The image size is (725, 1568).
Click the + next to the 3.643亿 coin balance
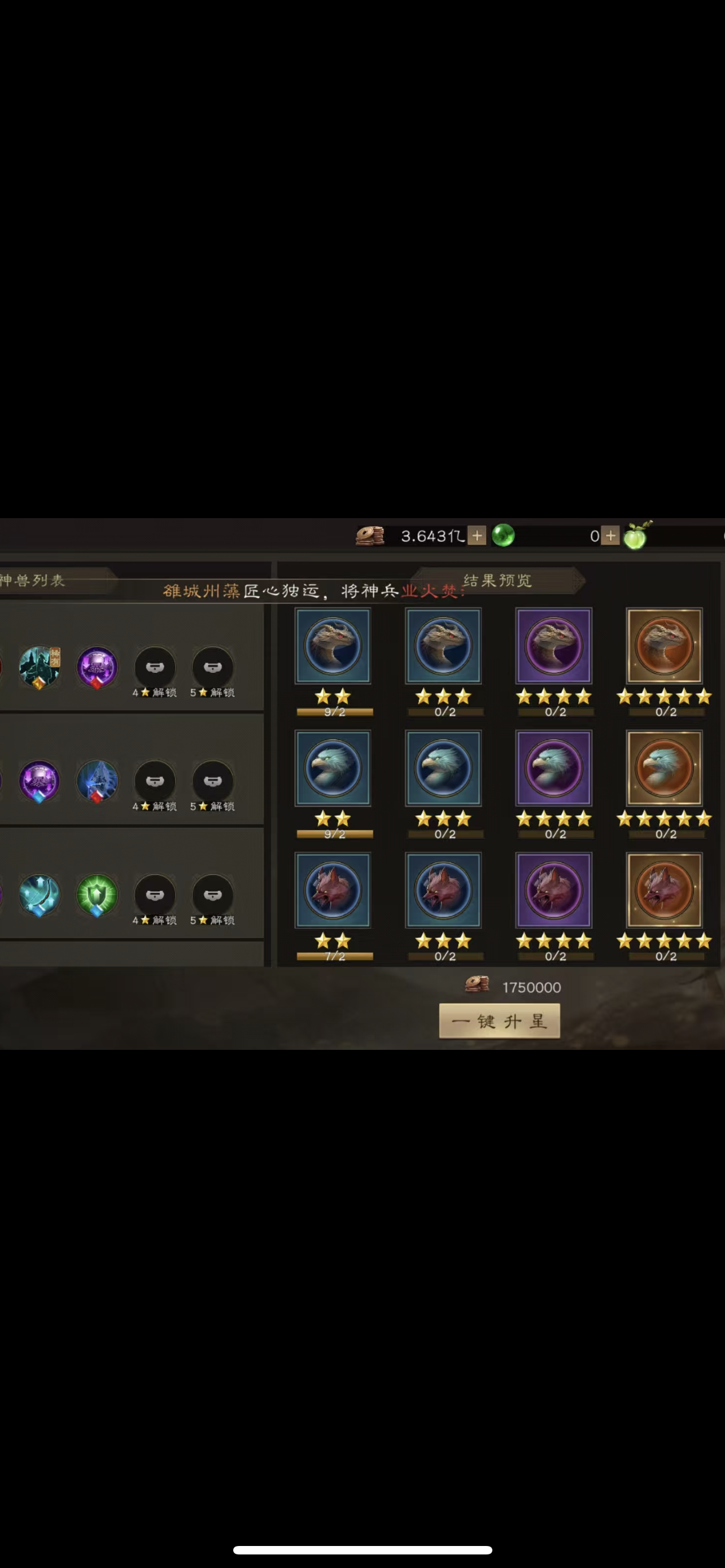click(477, 536)
